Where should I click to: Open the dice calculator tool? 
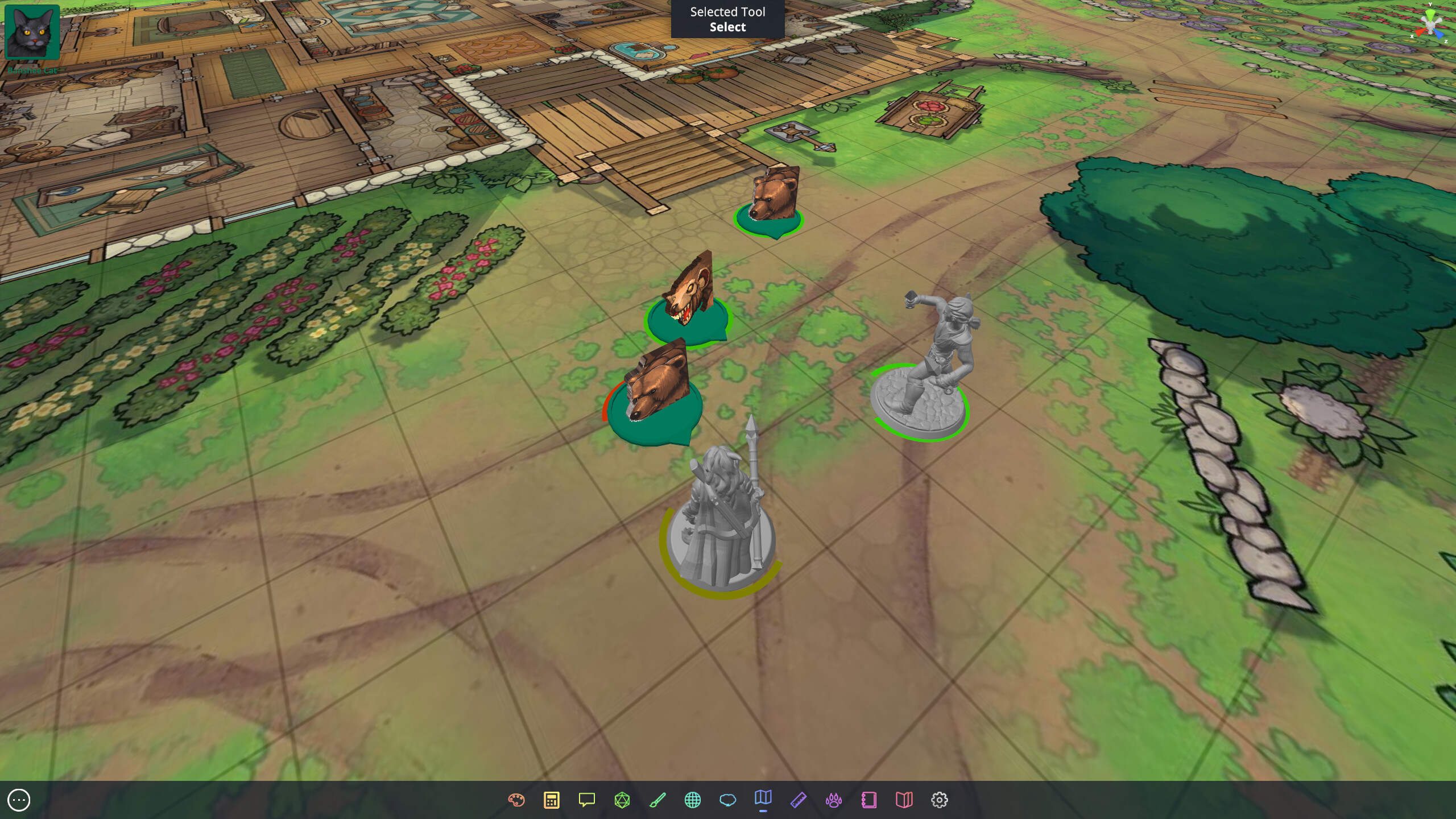(x=551, y=799)
